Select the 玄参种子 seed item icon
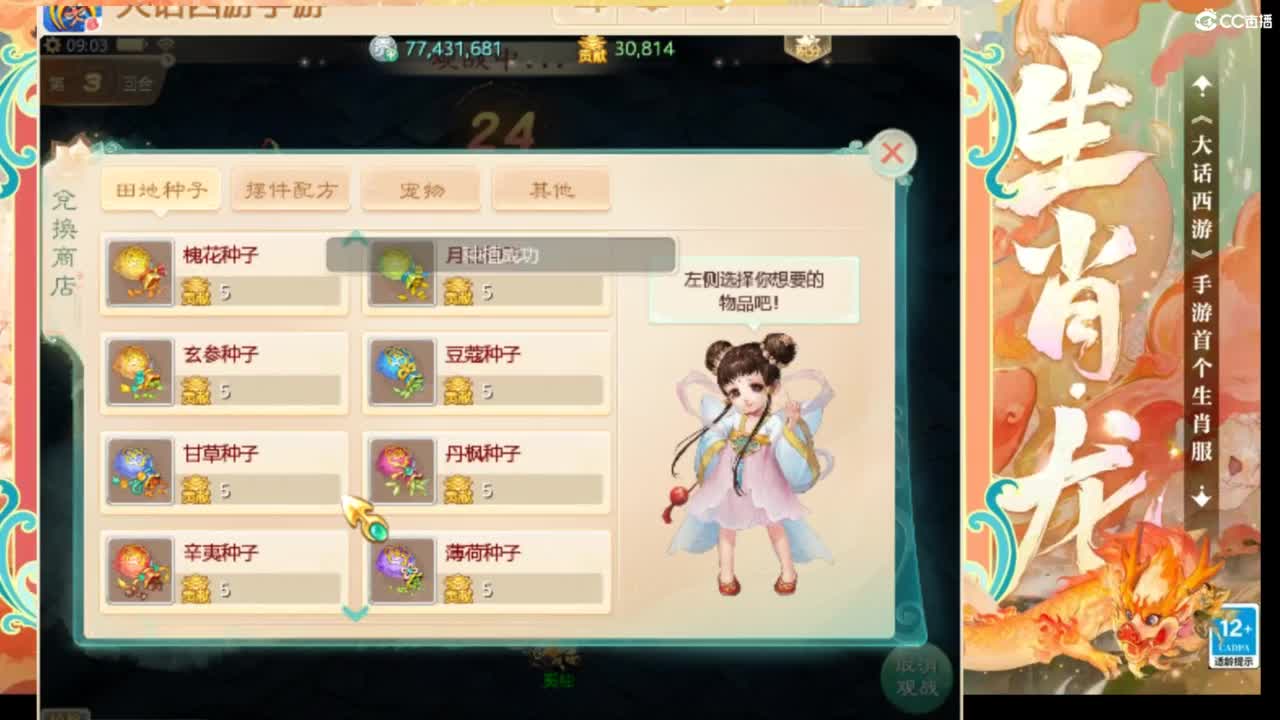Screen dimensions: 1280x720 pos(138,372)
